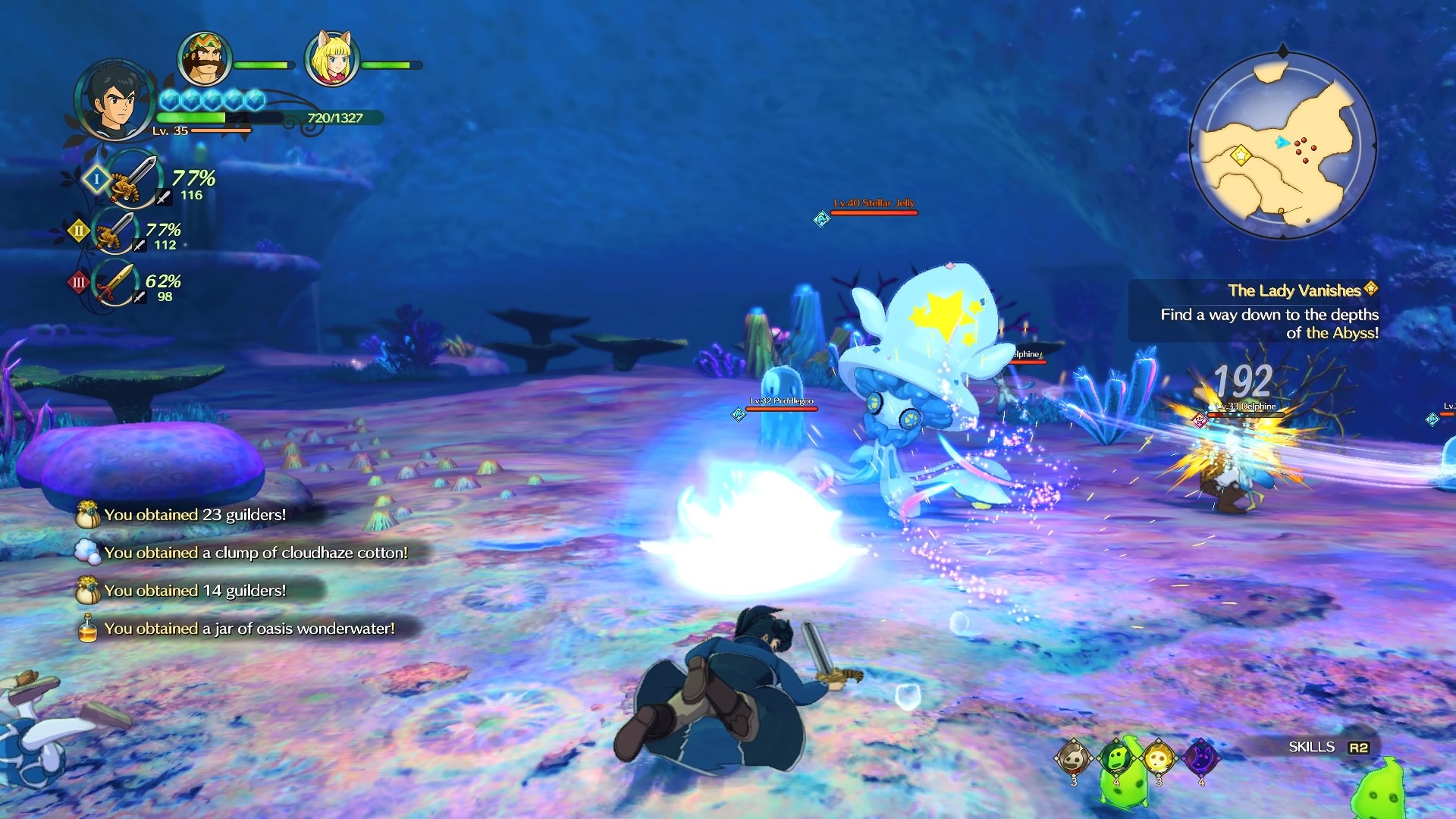Switch to the mustached bandana party member
This screenshot has width=1456, height=819.
coord(204,60)
